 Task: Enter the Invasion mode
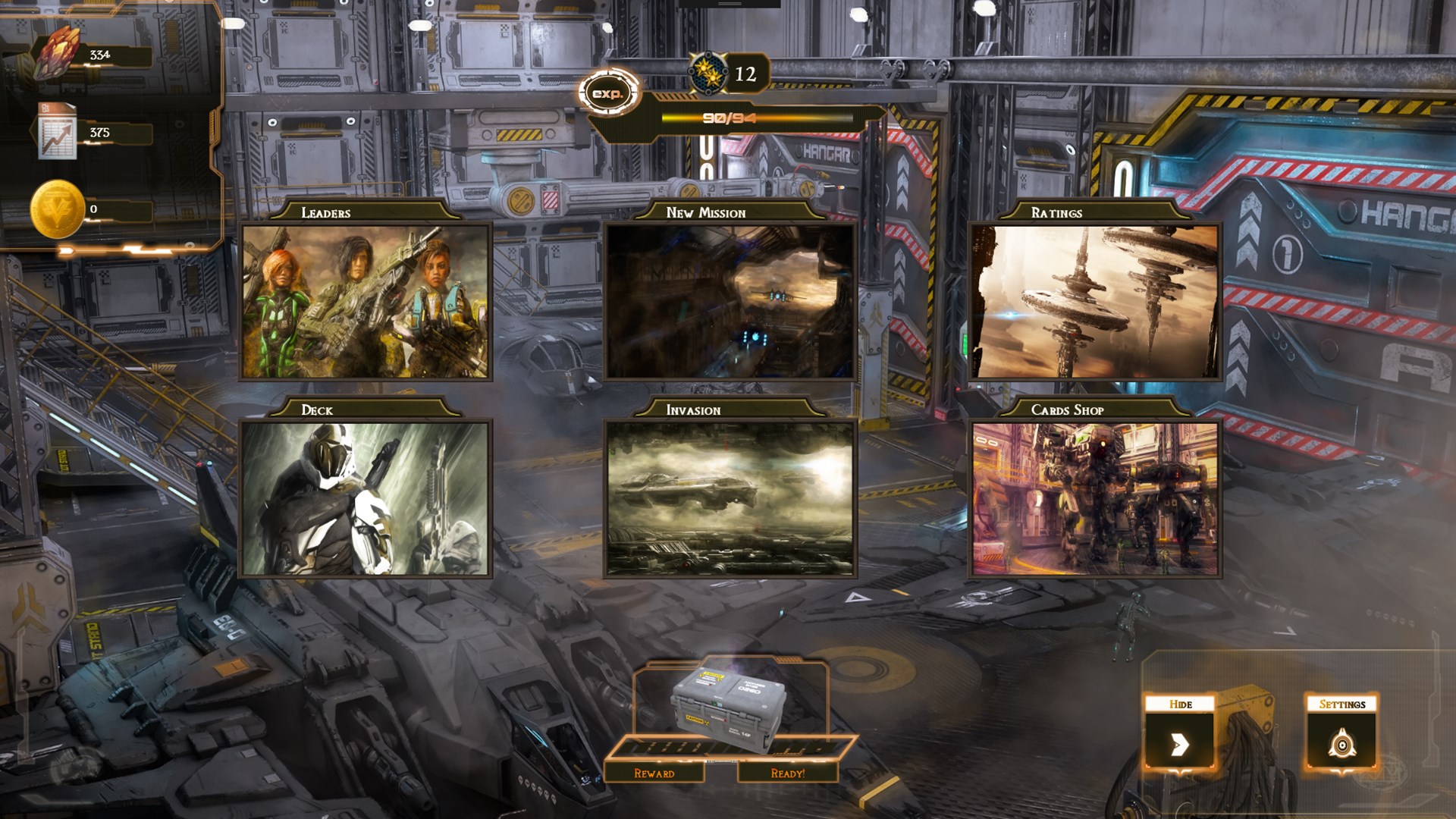point(730,498)
